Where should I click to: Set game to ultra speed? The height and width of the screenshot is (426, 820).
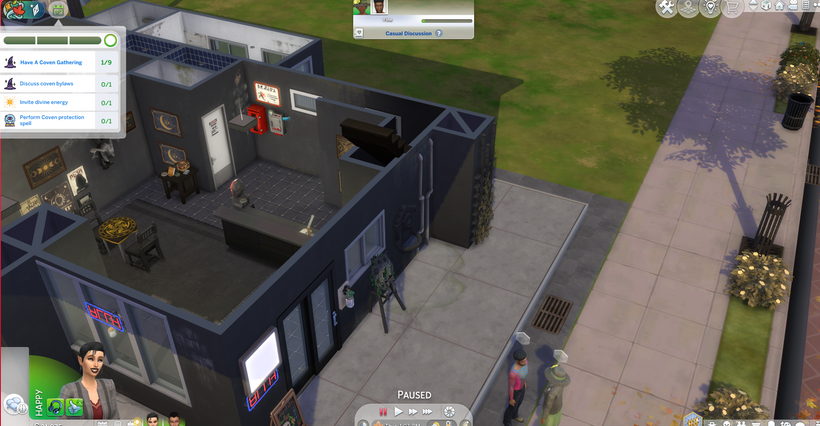click(429, 411)
